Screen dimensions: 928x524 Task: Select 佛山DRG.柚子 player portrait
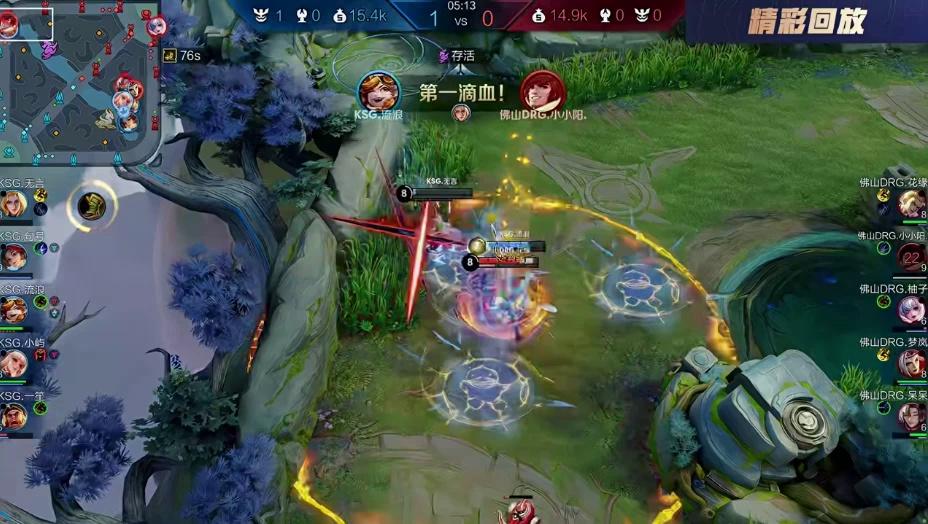click(911, 310)
